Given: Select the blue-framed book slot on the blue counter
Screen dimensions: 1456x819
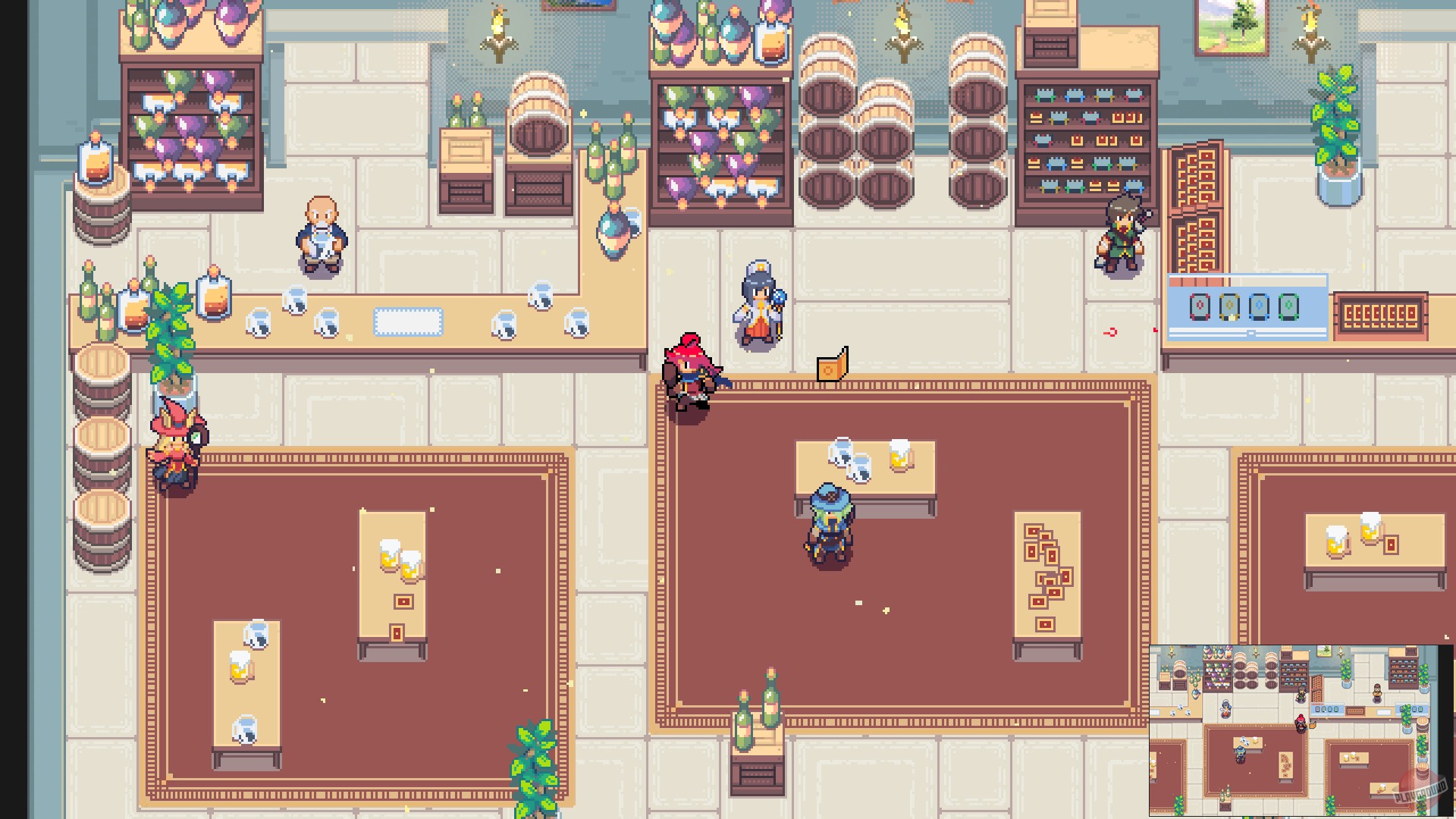Looking at the screenshot, I should point(1259,307).
